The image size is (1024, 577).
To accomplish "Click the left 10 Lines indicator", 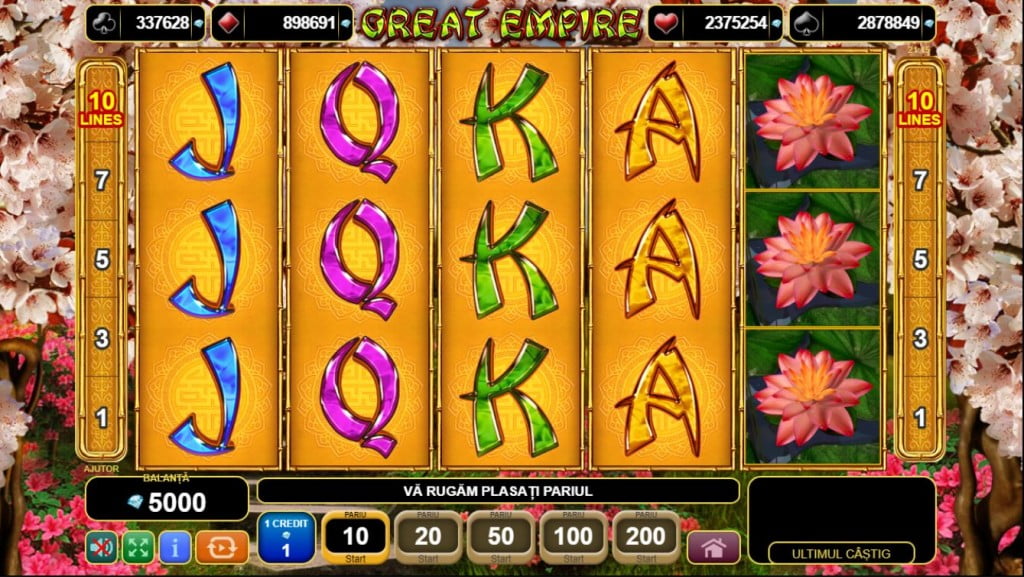I will (102, 109).
